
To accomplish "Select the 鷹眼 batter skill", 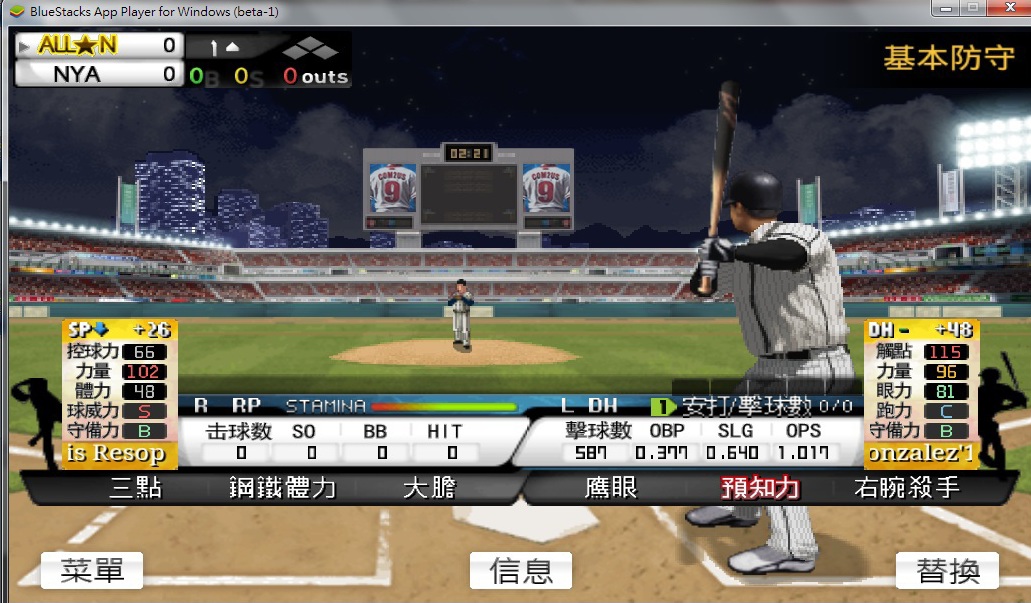I will 611,489.
